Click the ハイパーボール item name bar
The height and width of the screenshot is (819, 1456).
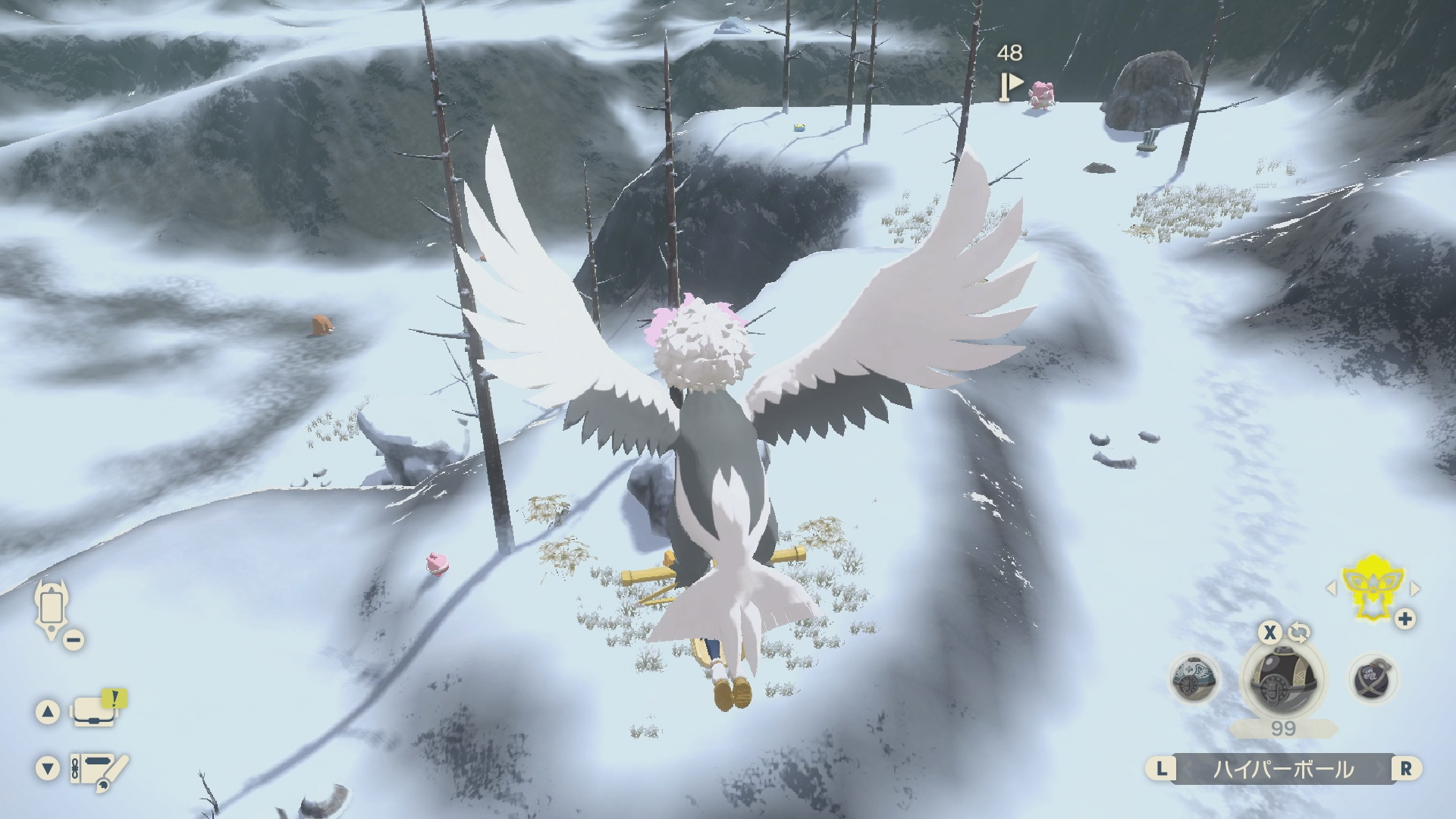[x=1283, y=769]
